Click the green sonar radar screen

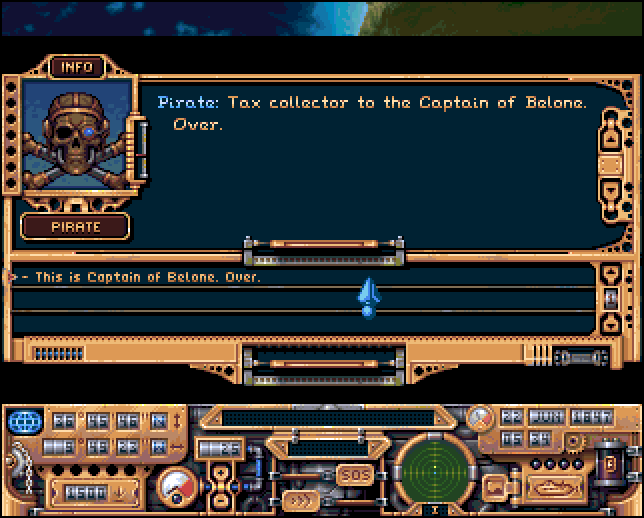point(433,470)
